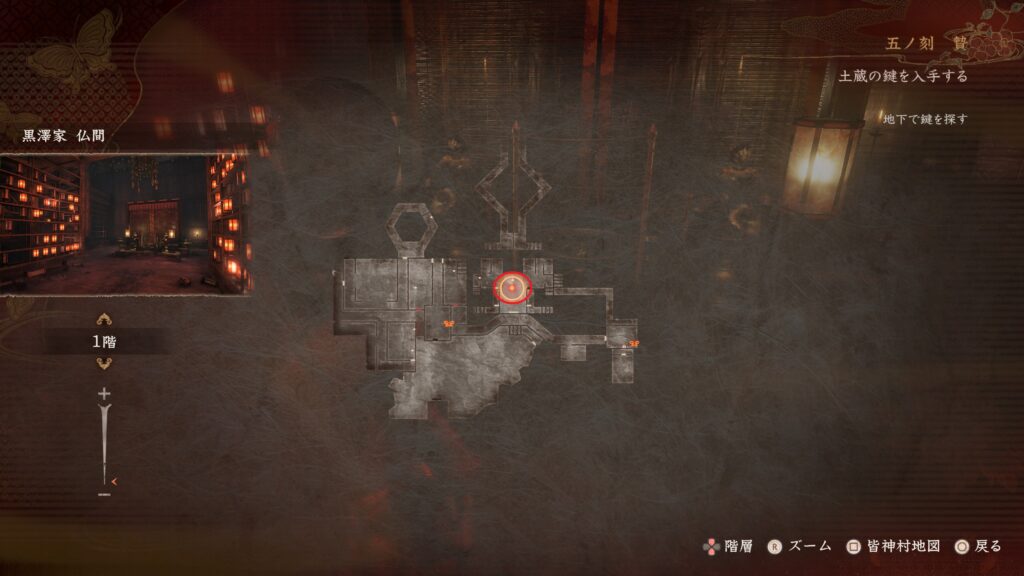Zoom in with the plus sign
1024x576 pixels.
(x=103, y=394)
